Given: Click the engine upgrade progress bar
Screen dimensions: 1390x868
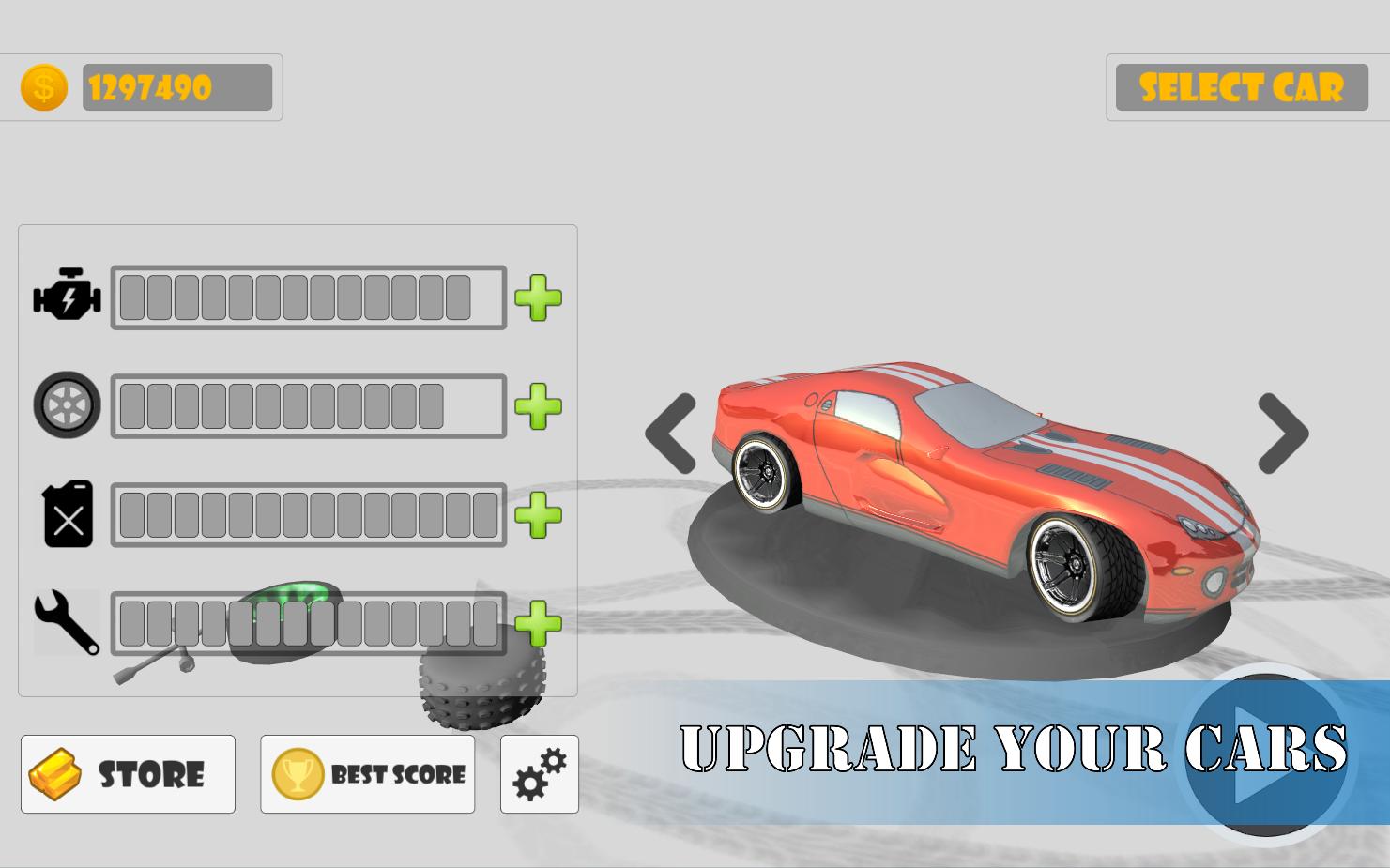Looking at the screenshot, I should pyautogui.click(x=308, y=297).
